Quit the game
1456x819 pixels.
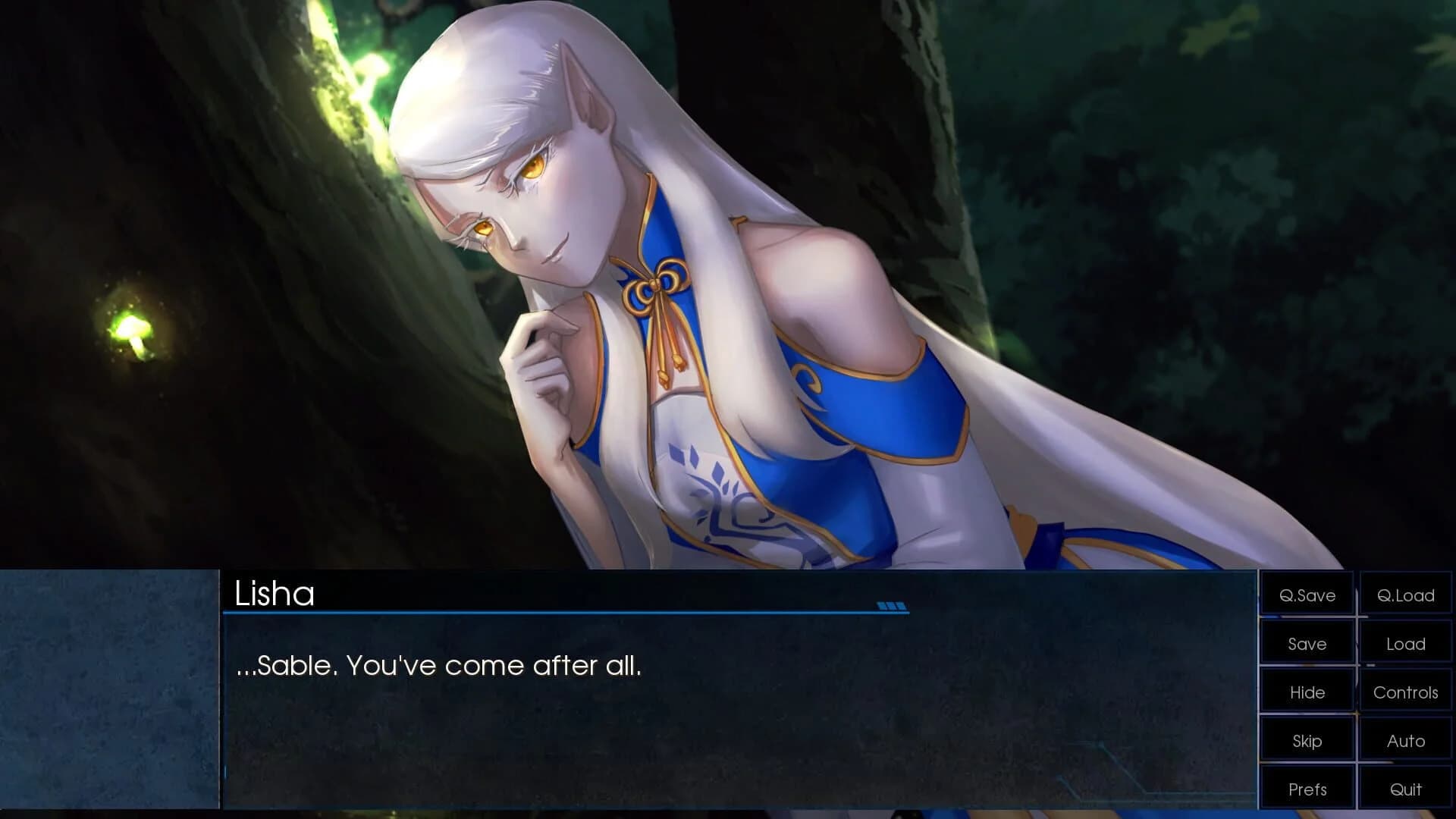(1405, 789)
